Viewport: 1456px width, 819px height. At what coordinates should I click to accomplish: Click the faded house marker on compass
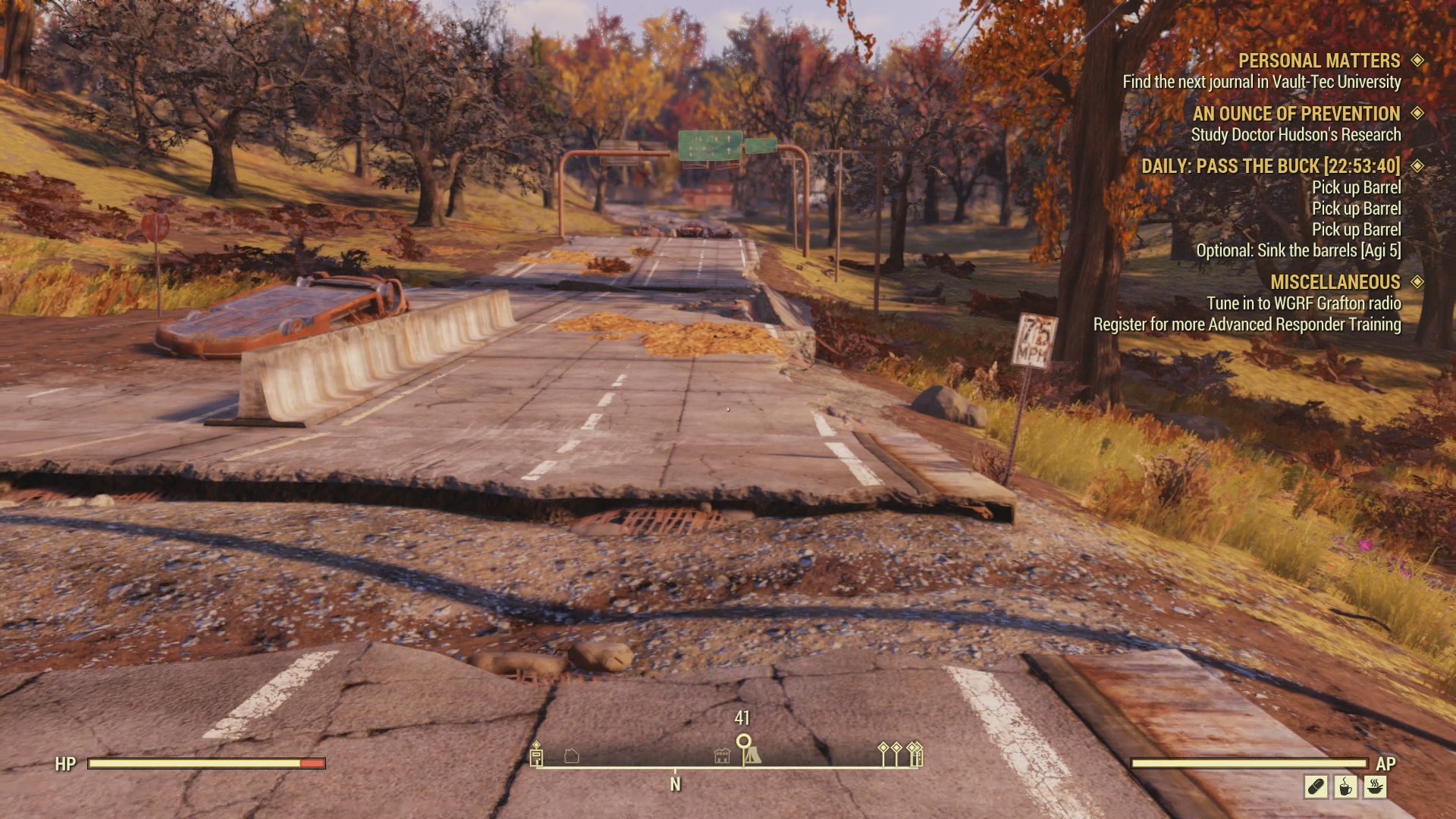(x=572, y=756)
